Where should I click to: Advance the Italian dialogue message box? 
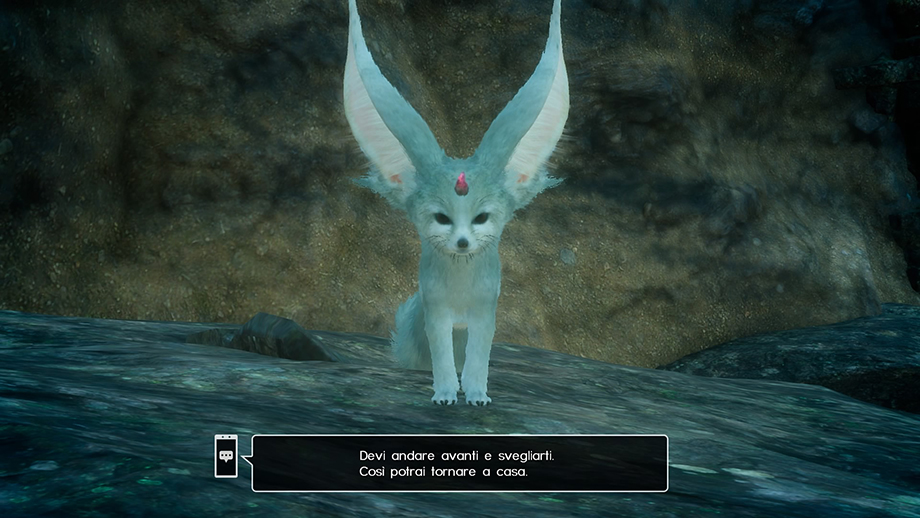coord(459,463)
